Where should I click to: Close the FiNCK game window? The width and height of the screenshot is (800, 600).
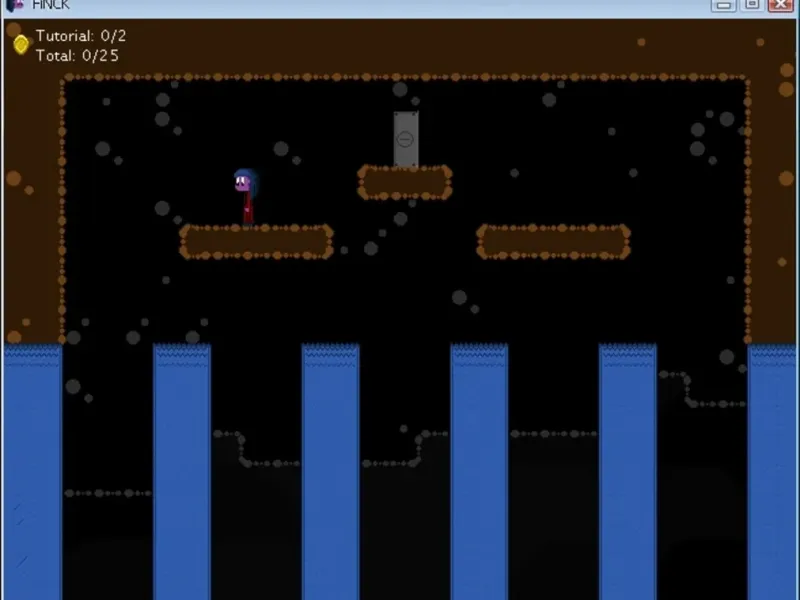pos(781,5)
